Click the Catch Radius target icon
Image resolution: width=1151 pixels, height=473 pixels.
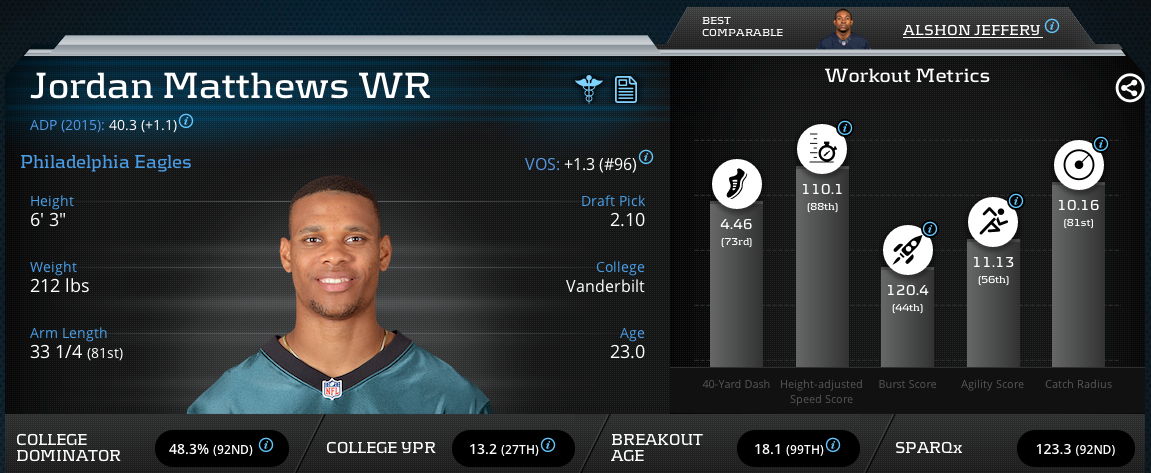click(1078, 165)
